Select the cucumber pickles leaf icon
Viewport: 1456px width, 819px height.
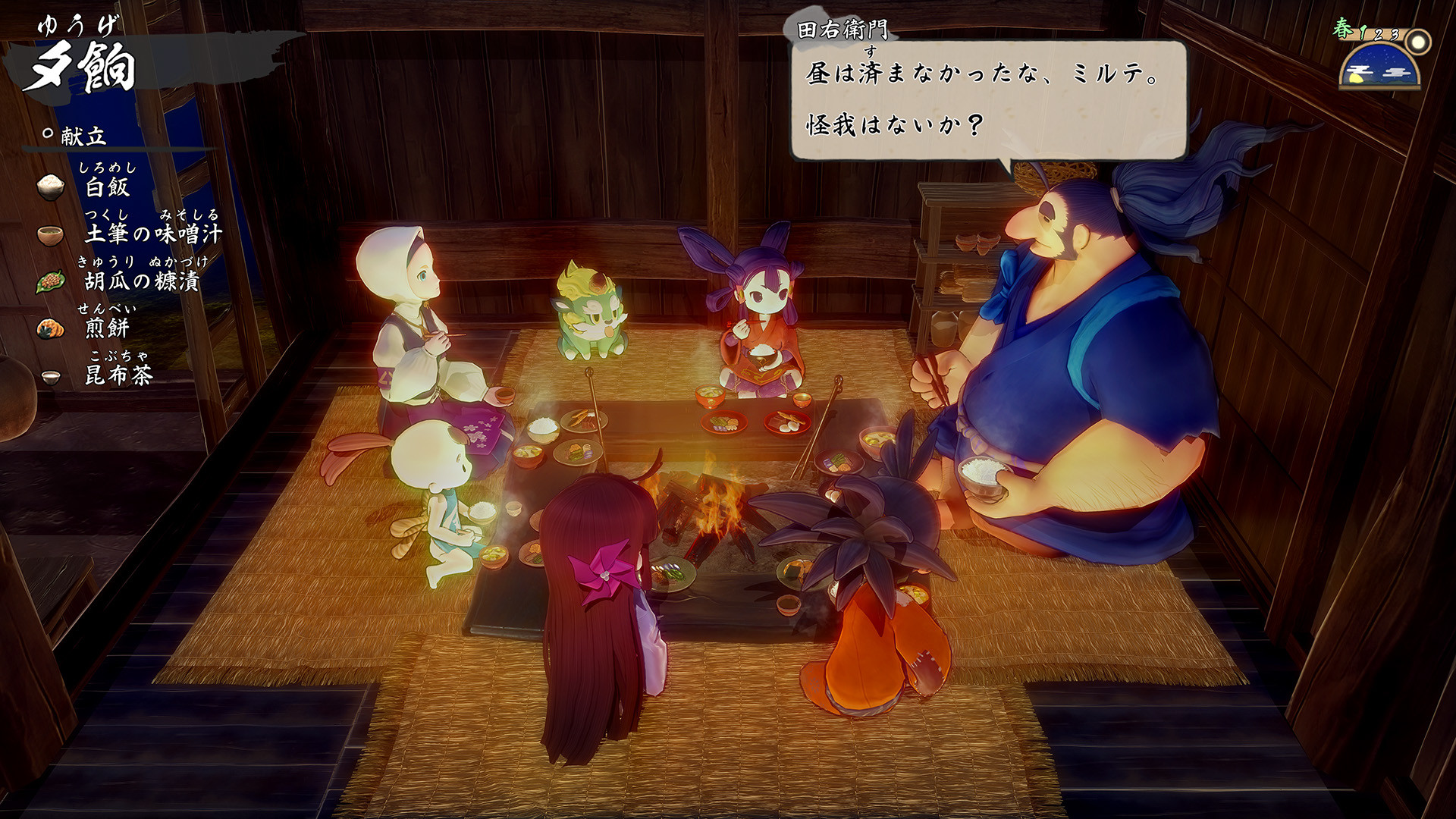[x=50, y=282]
